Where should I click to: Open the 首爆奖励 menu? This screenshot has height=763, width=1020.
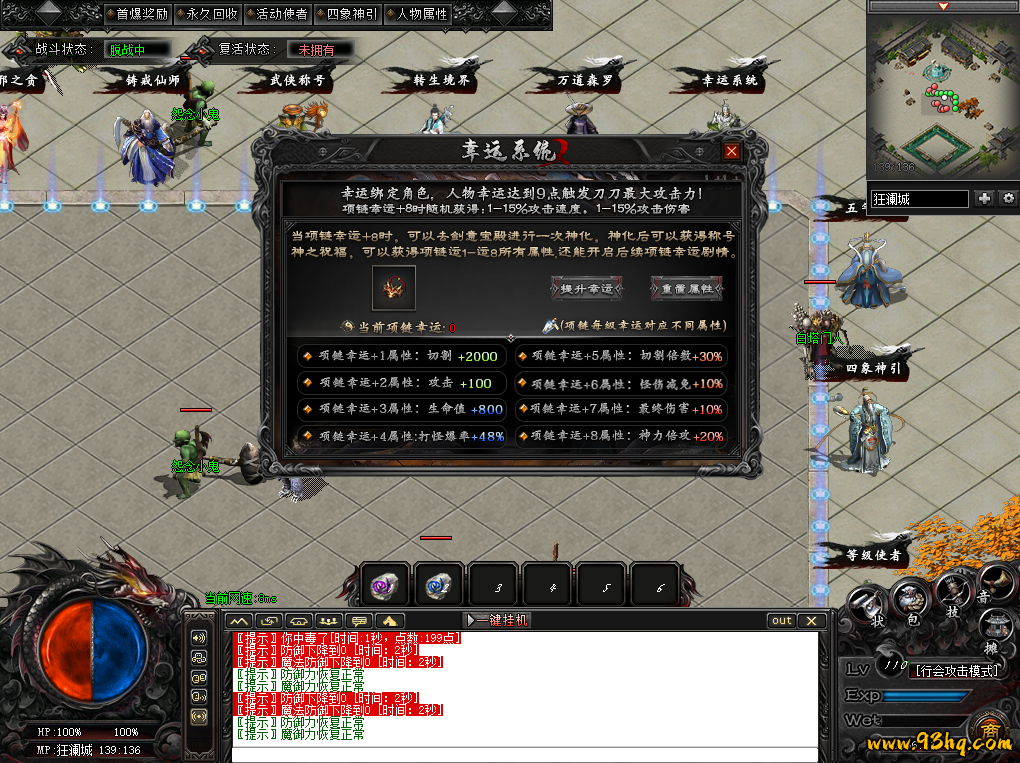pos(141,14)
